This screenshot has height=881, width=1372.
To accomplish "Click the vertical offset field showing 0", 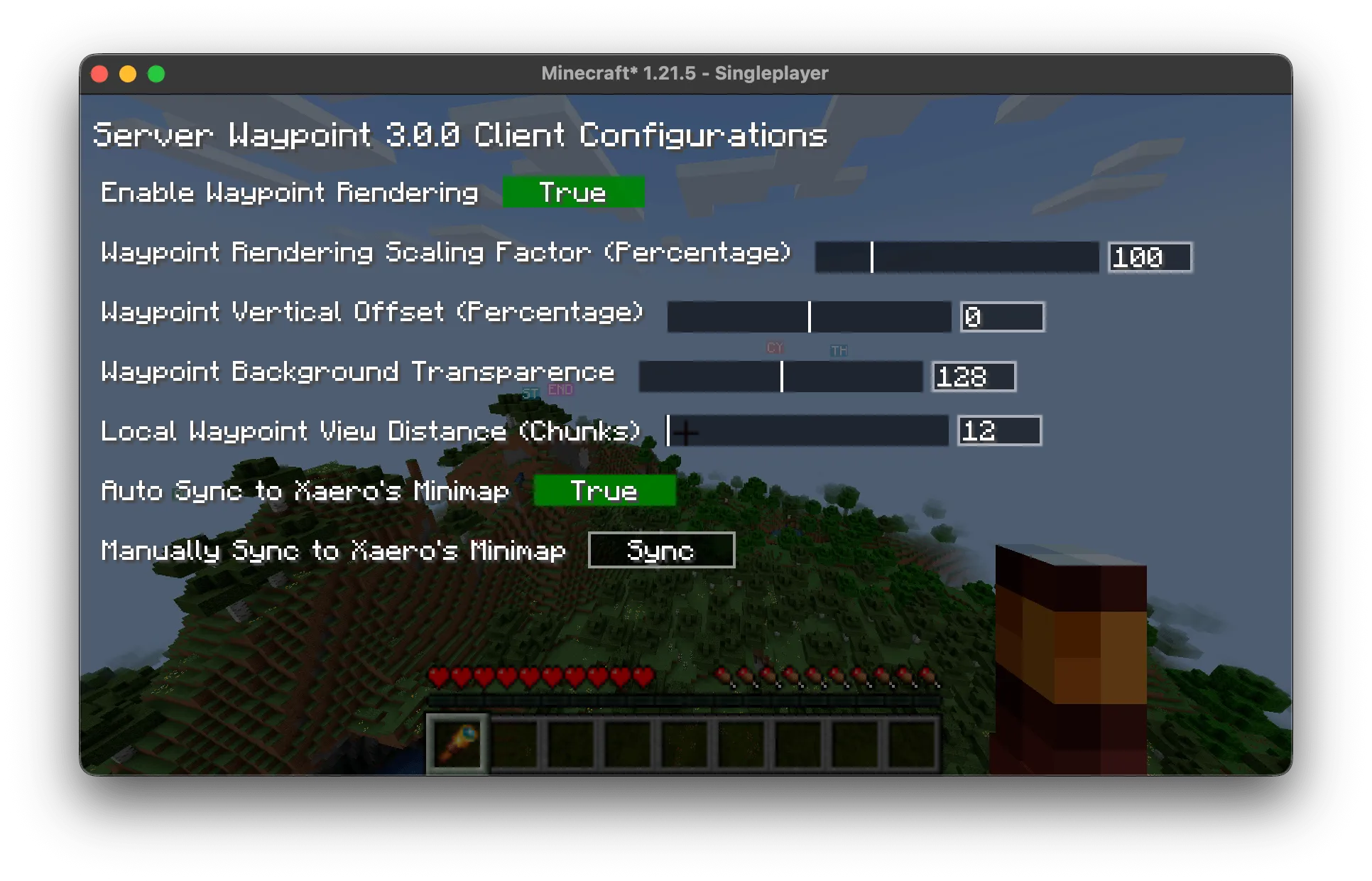I will (x=1001, y=316).
